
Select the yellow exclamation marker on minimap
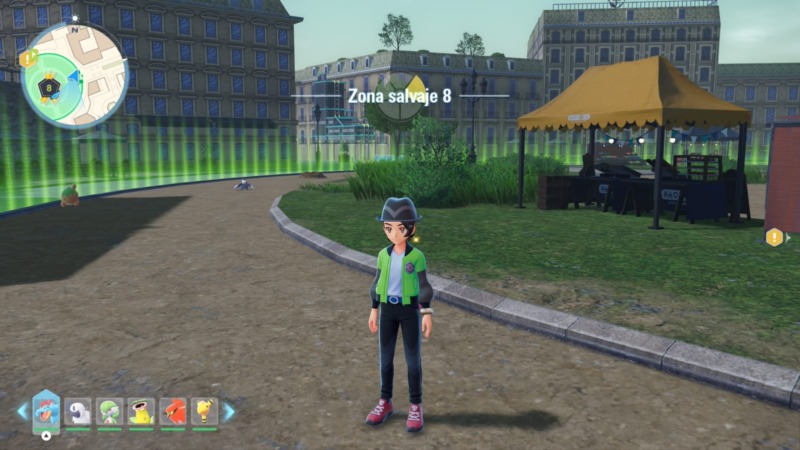tap(26, 58)
